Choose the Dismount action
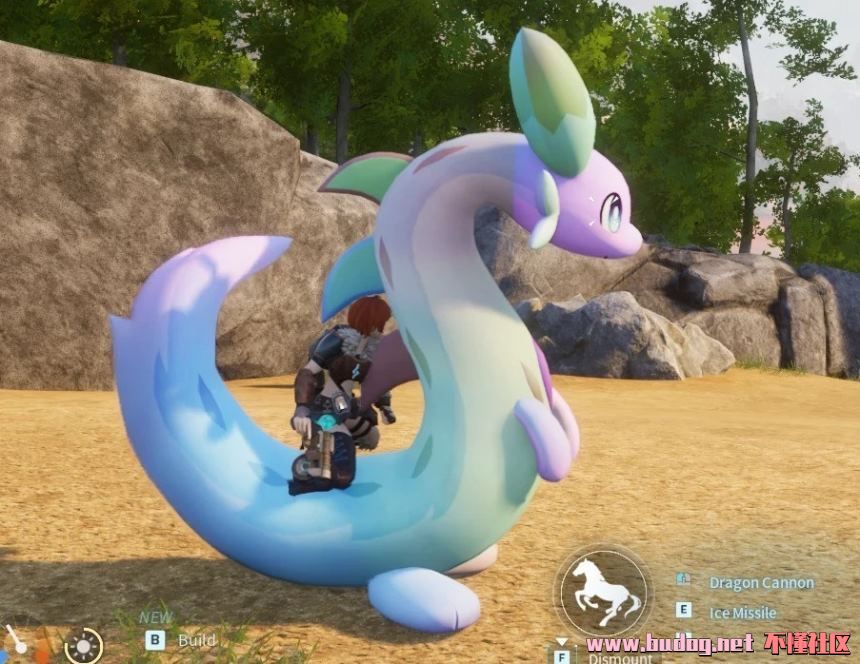The image size is (860, 664). (612, 657)
